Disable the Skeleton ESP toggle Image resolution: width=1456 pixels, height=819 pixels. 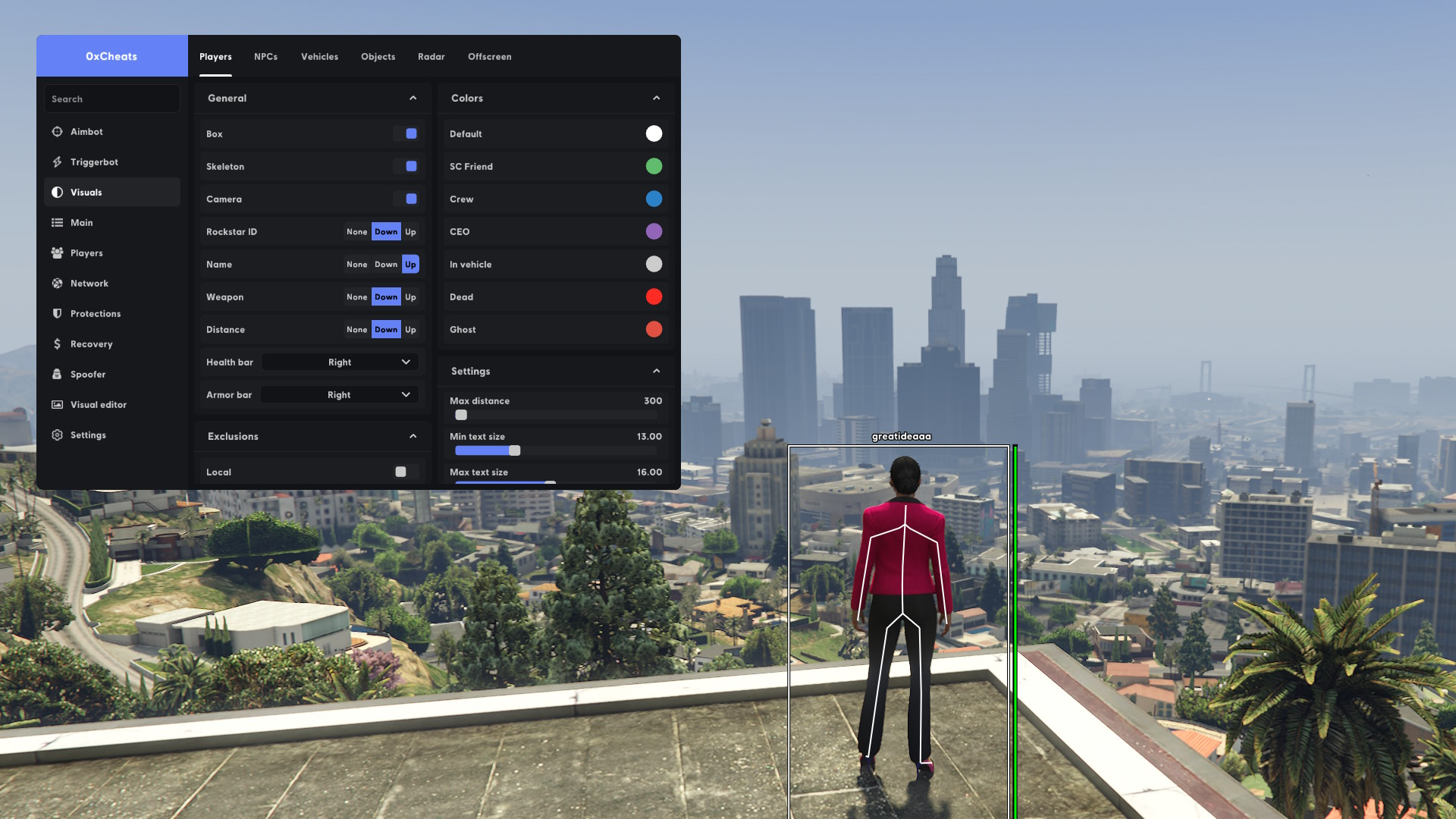[409, 166]
